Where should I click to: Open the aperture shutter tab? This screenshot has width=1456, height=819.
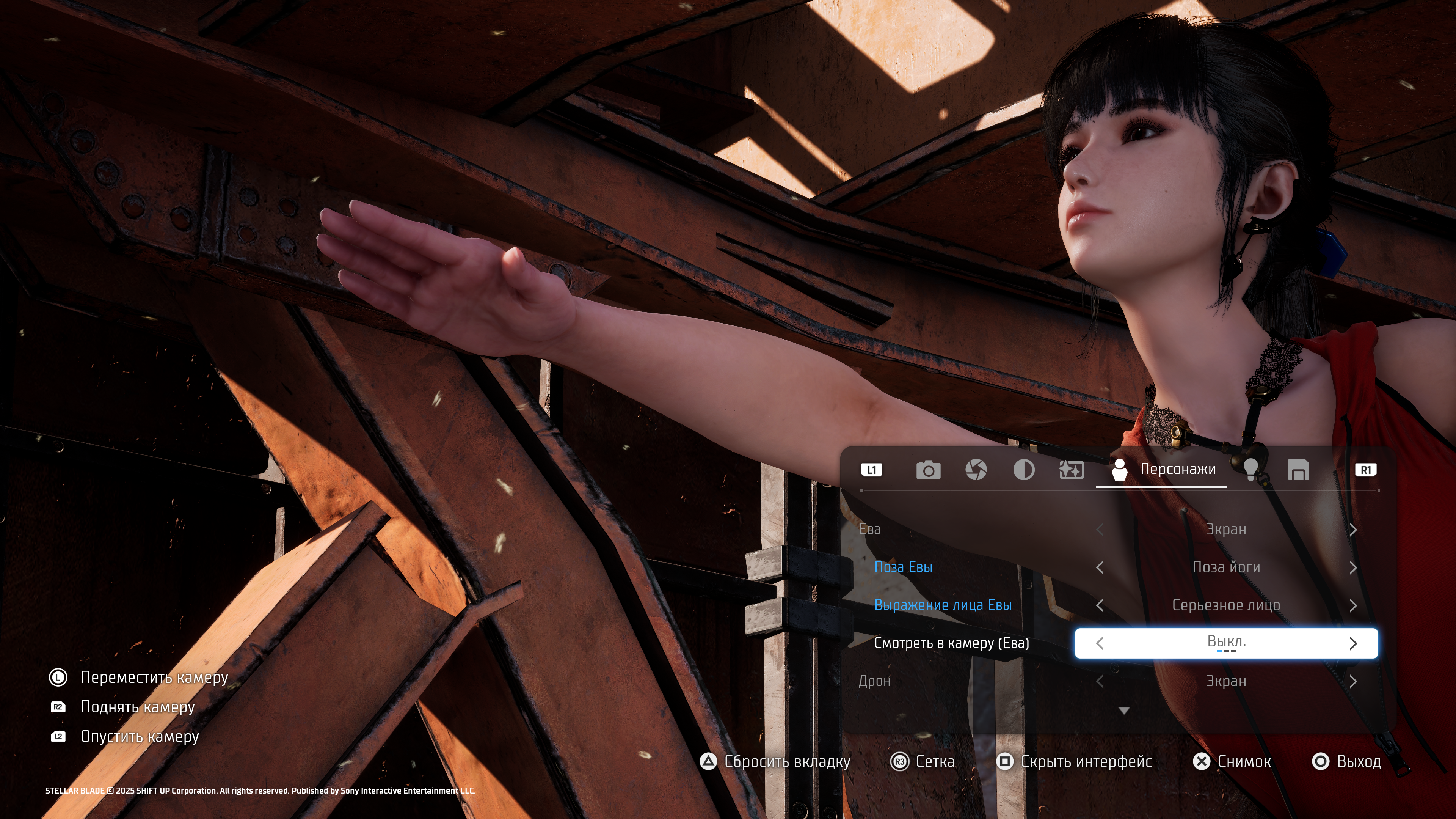(x=976, y=470)
